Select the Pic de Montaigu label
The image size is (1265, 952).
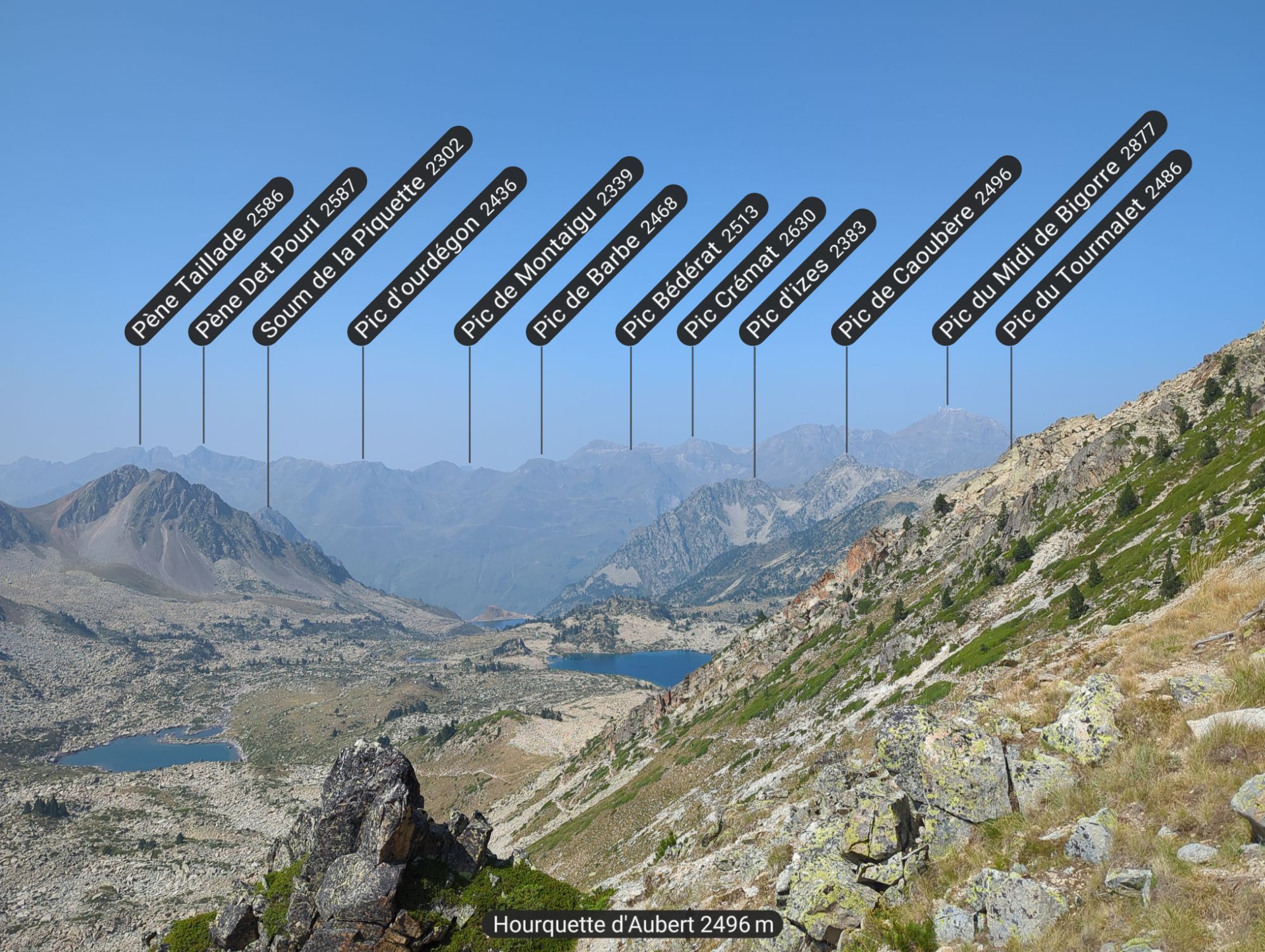[549, 251]
